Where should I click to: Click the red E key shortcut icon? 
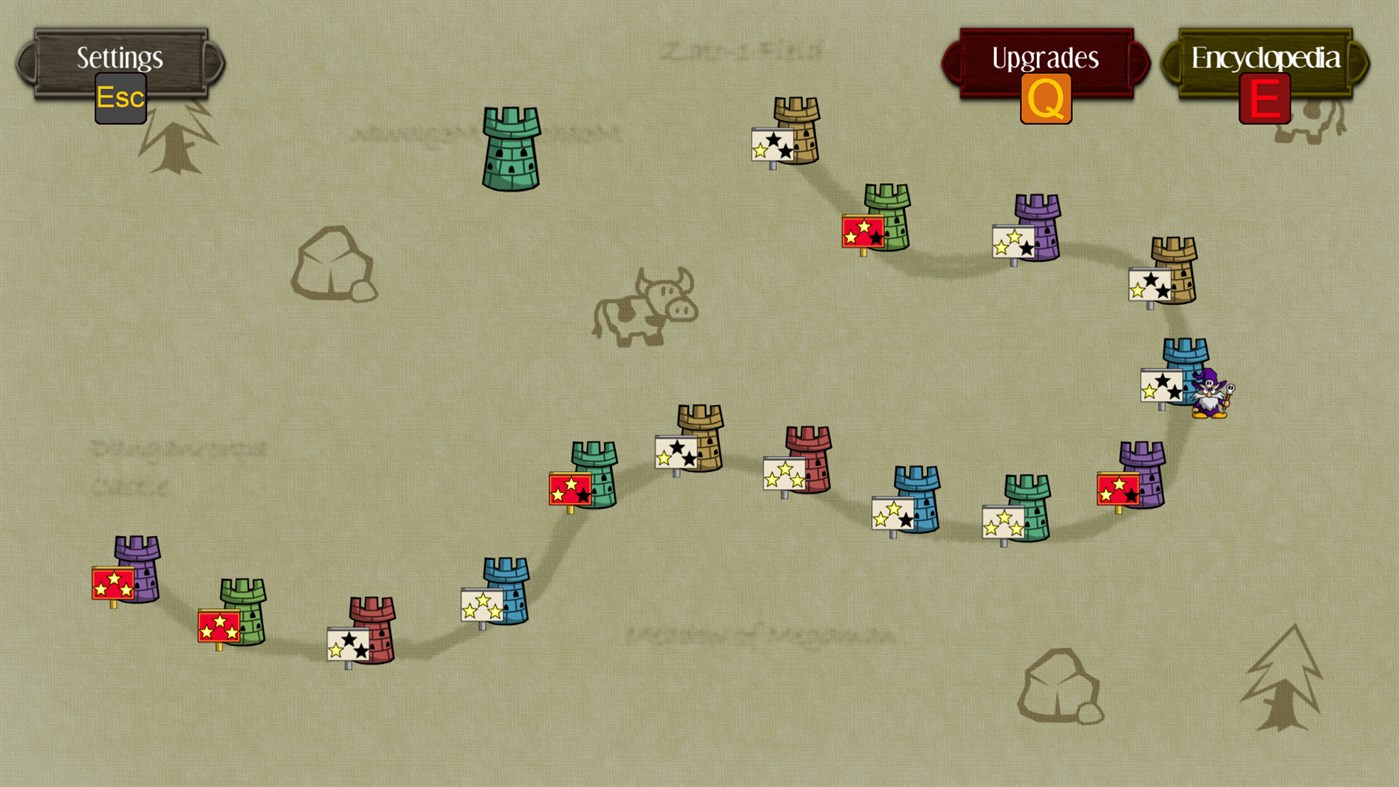point(1263,99)
